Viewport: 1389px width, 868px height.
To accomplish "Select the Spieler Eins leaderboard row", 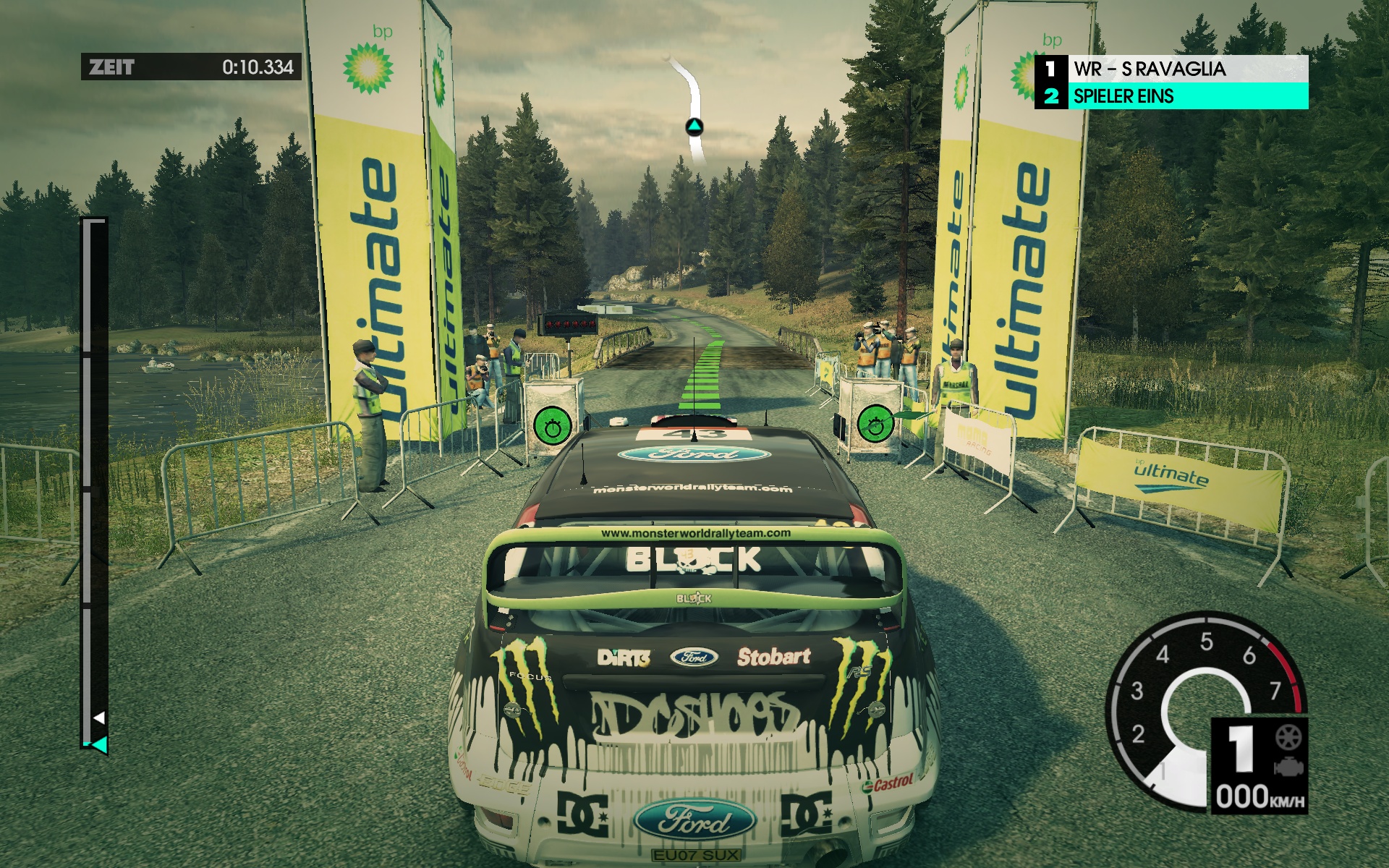I will (1171, 95).
